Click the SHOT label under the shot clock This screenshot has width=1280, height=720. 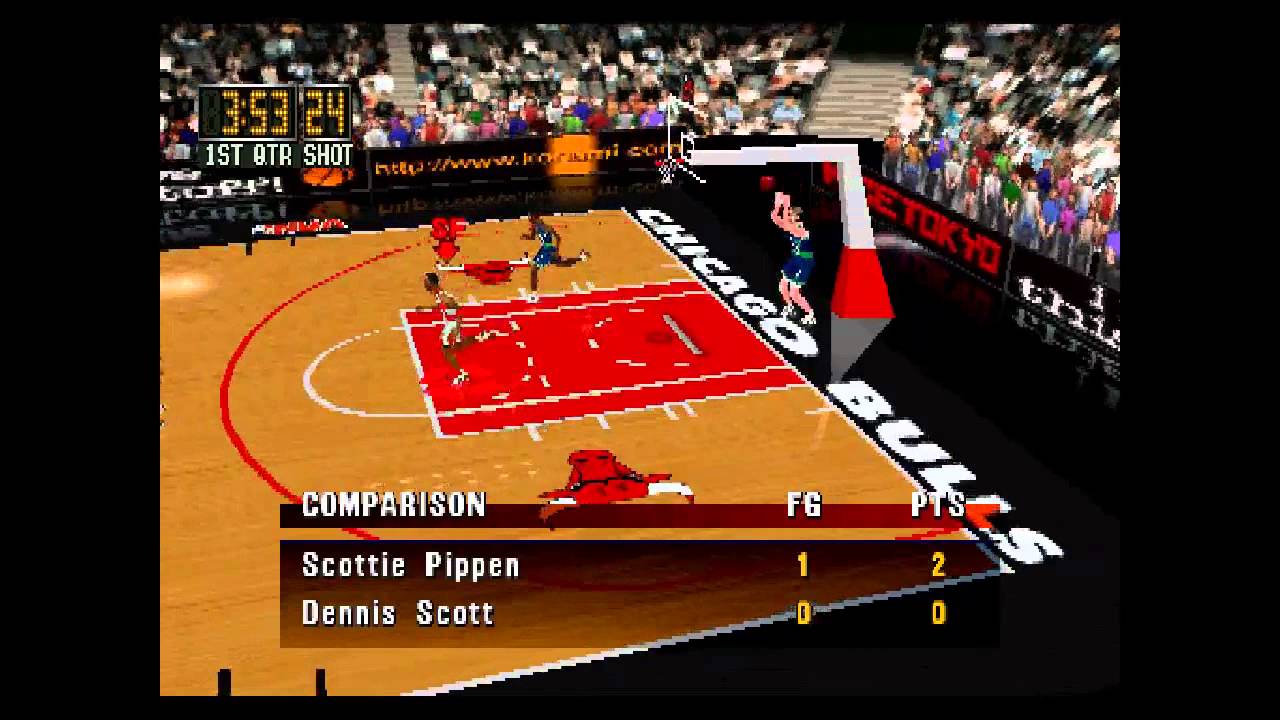coord(328,155)
